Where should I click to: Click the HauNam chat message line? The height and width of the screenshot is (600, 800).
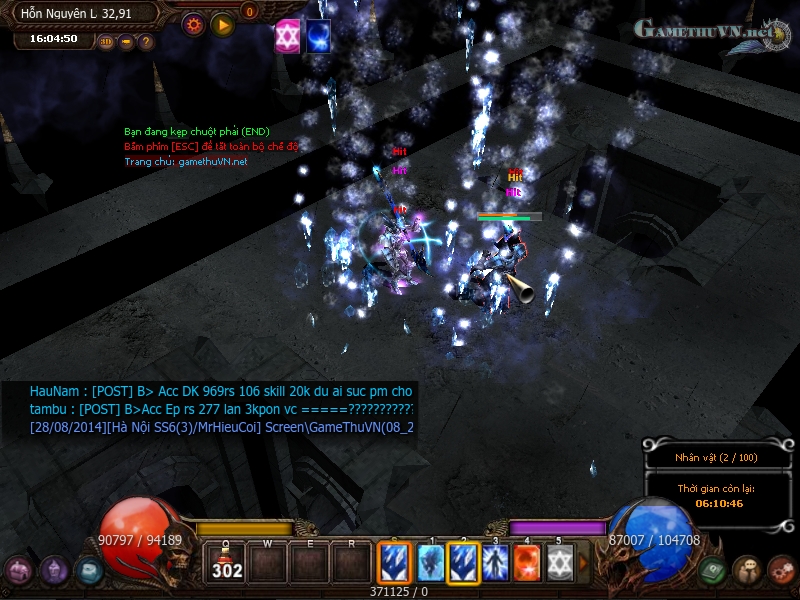(x=221, y=391)
